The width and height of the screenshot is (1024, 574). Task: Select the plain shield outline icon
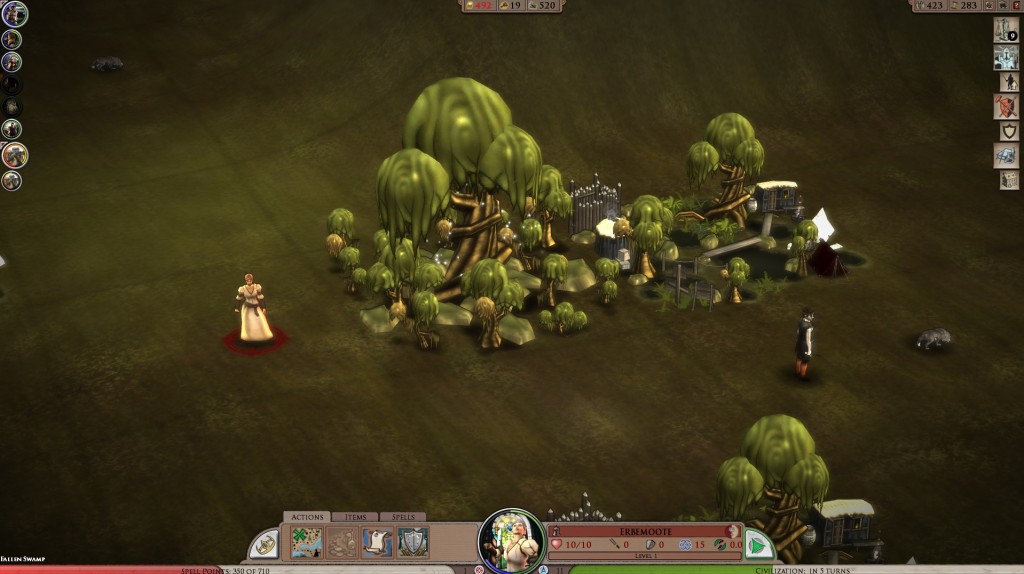[x=1007, y=131]
